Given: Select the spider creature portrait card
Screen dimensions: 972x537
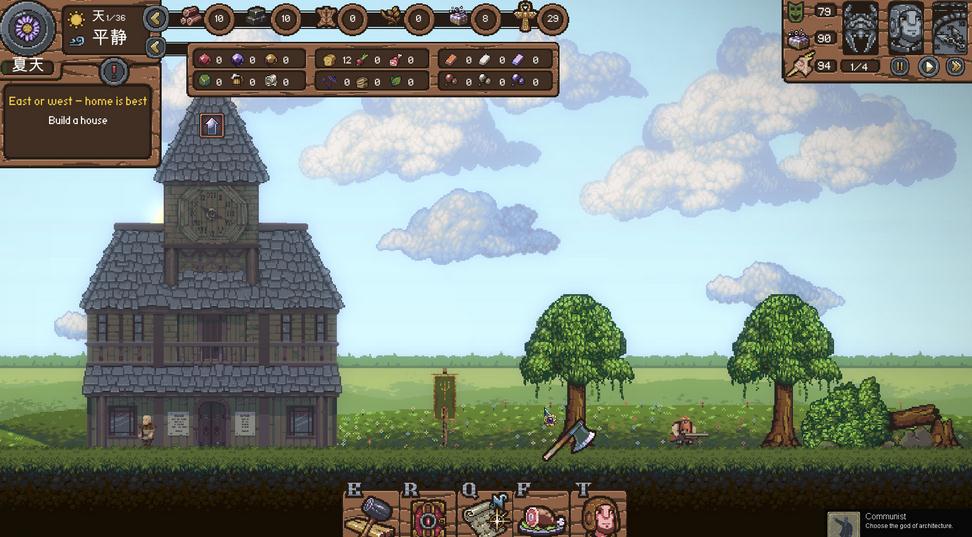Looking at the screenshot, I should (860, 29).
